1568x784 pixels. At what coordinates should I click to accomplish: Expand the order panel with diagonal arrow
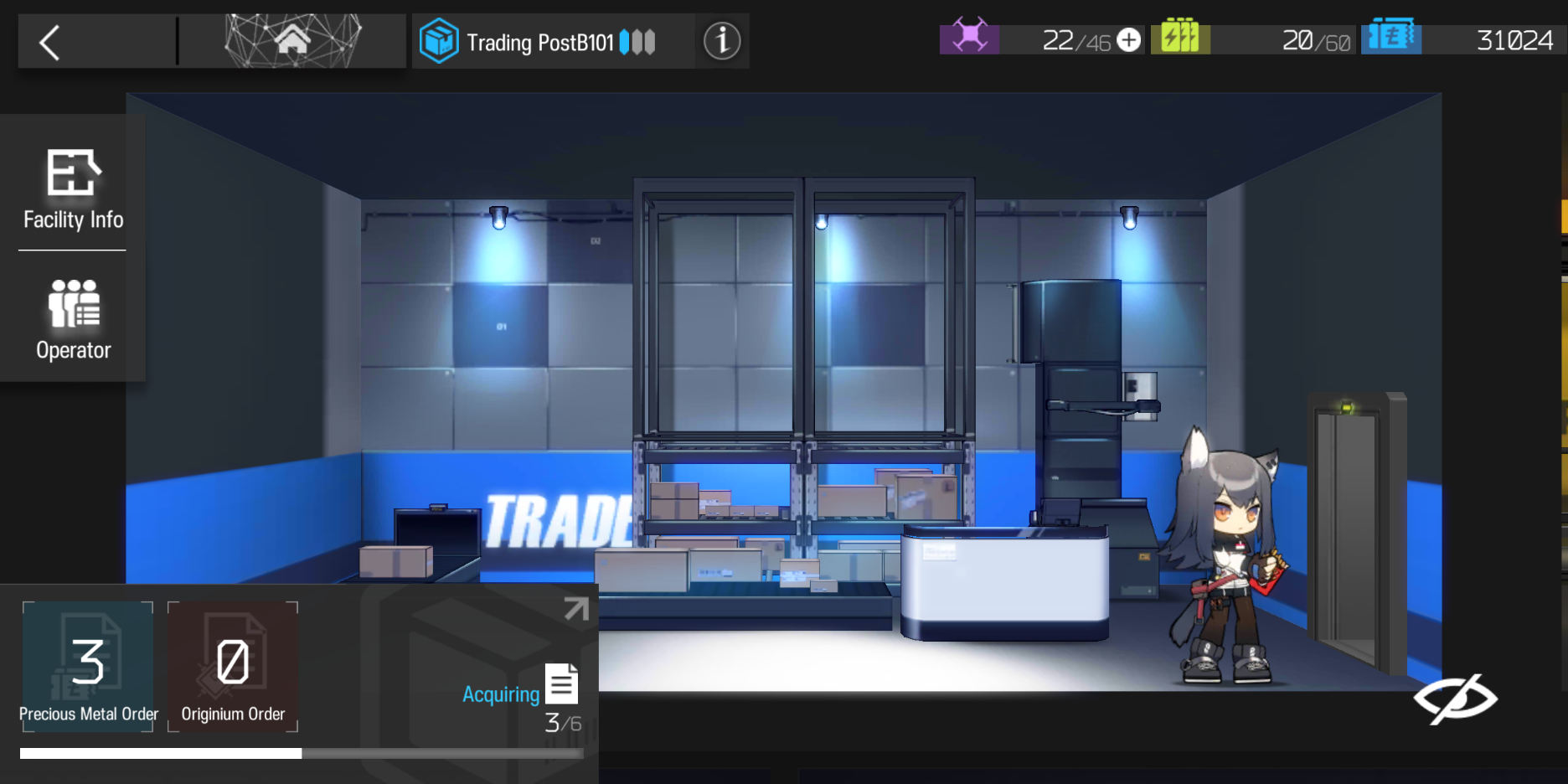[x=575, y=608]
